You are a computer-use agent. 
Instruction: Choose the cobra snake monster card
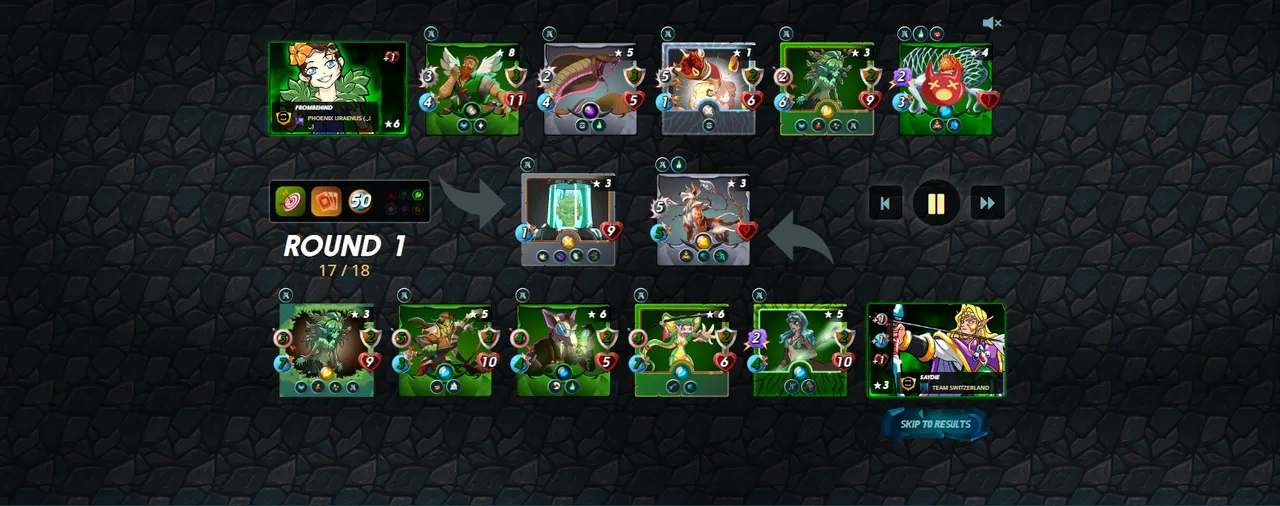[590, 88]
